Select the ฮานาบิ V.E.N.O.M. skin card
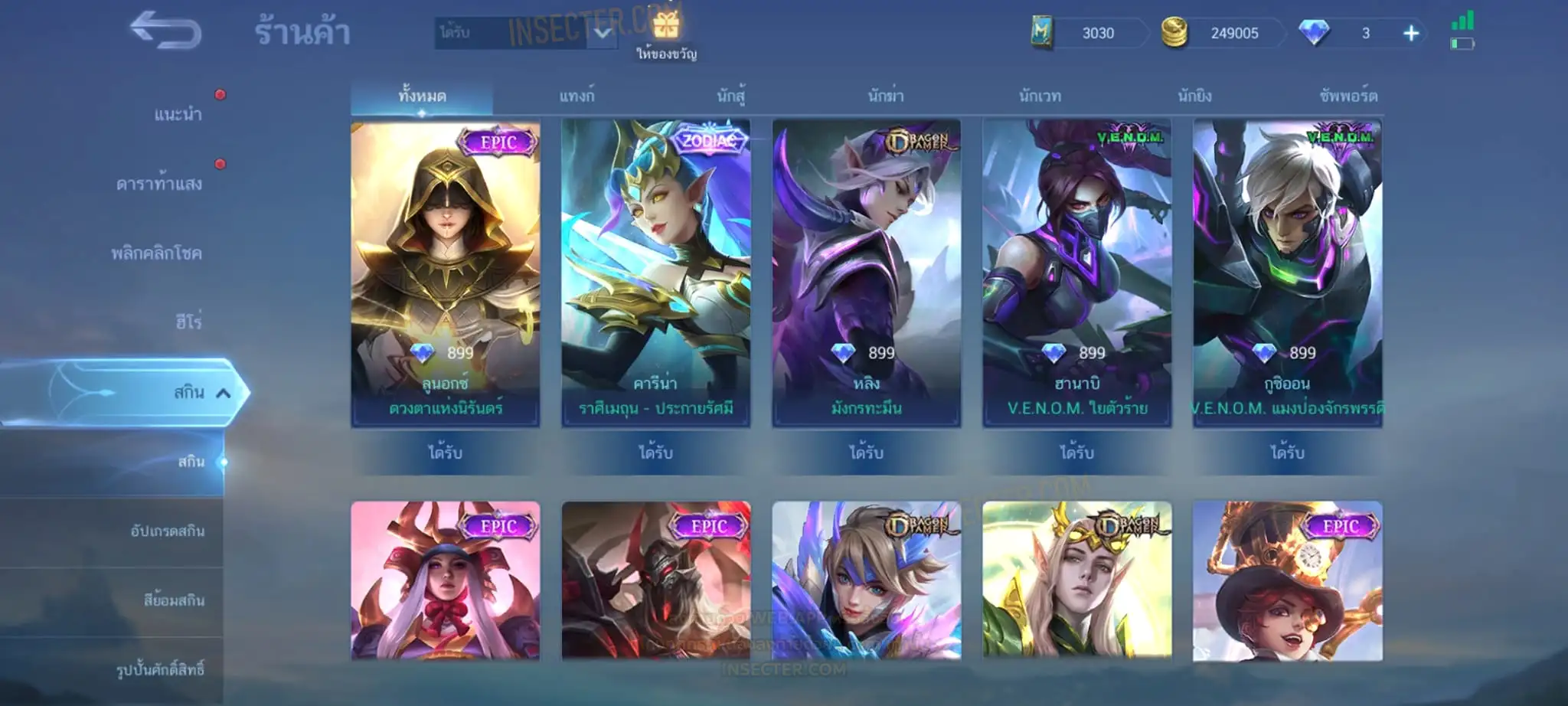This screenshot has width=1568, height=706. point(1077,272)
